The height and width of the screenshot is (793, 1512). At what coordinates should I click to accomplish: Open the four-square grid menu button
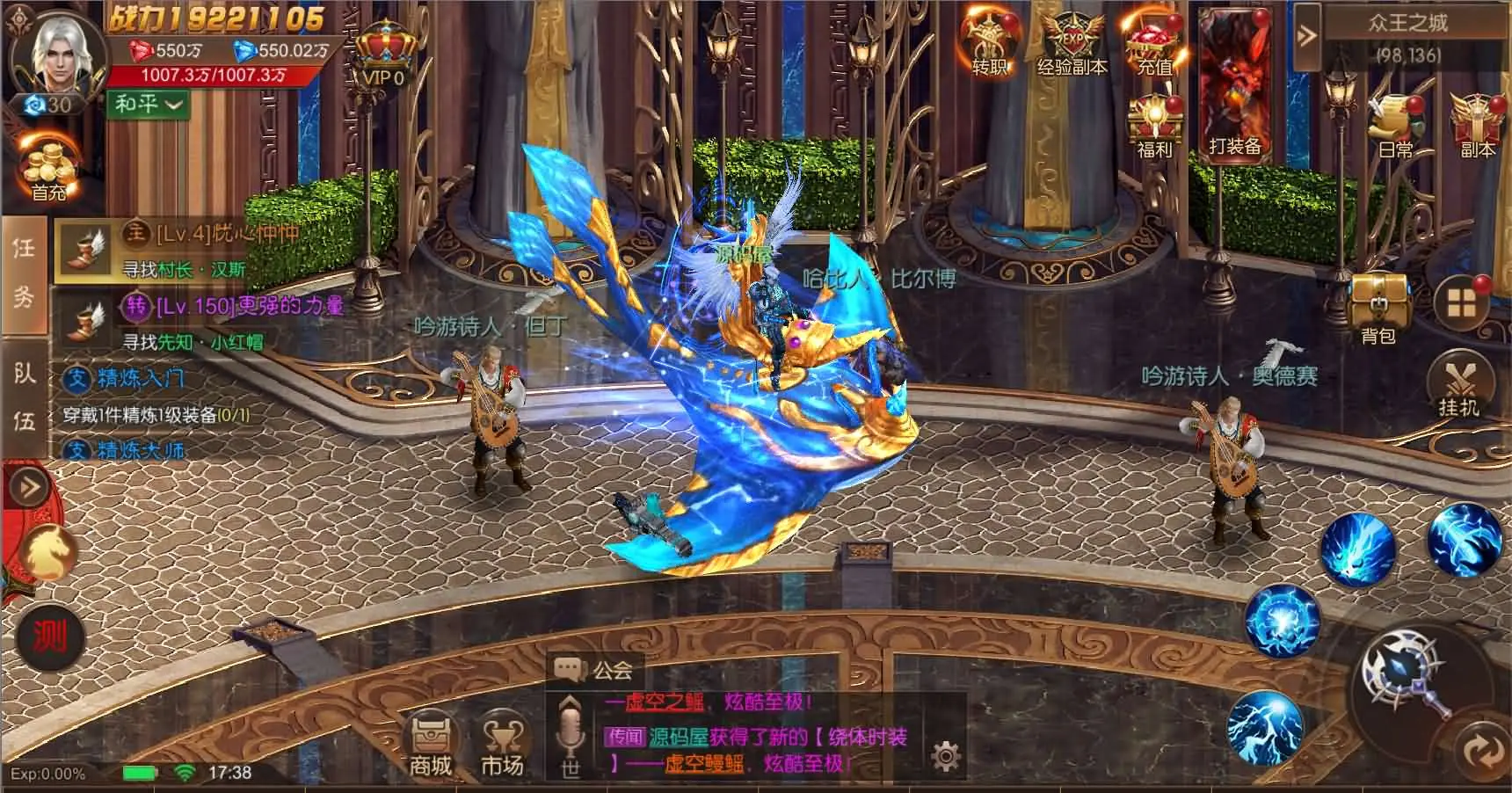pyautogui.click(x=1461, y=303)
